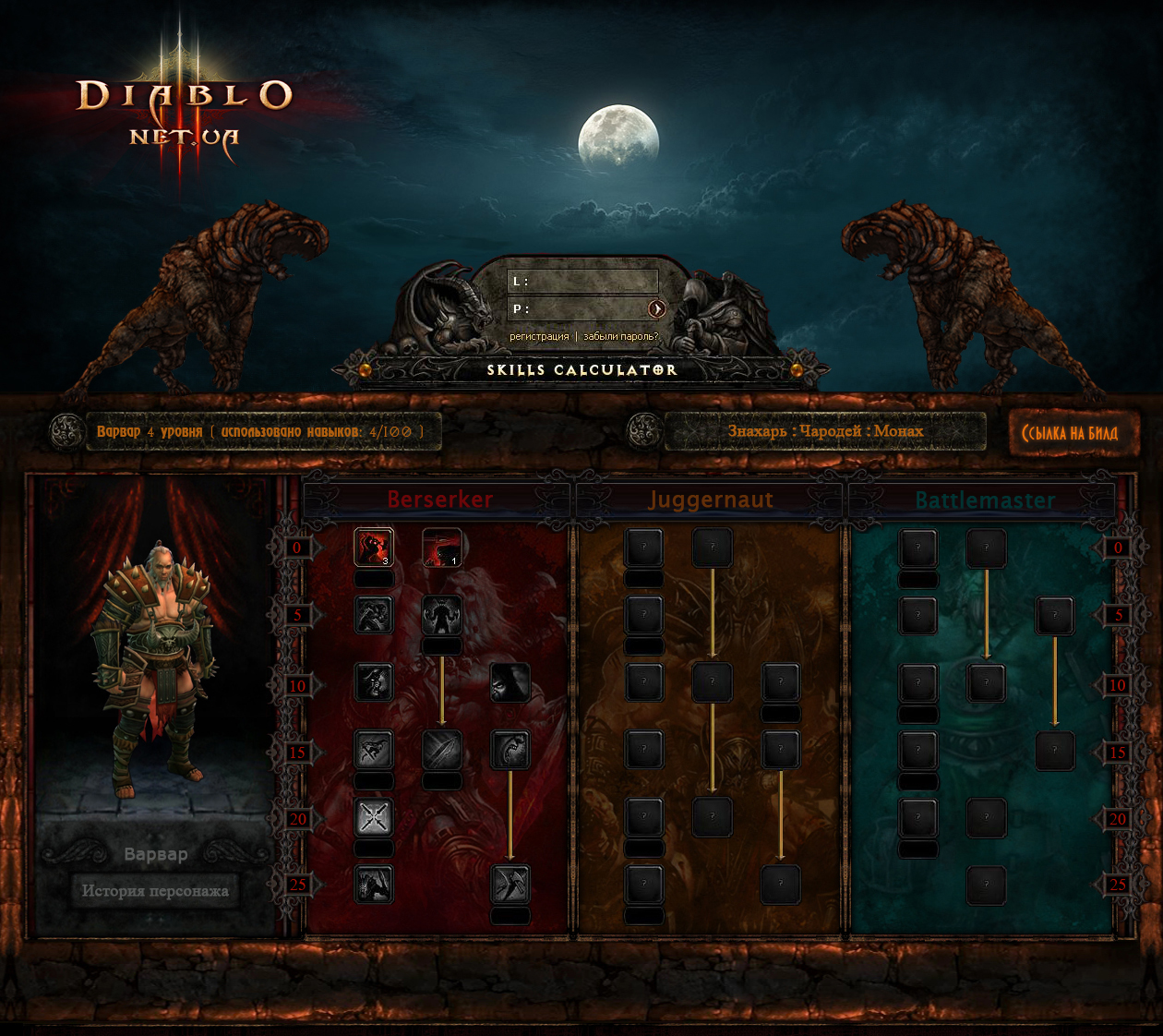The image size is (1163, 1036).
Task: Choose the clawed figure silhouette Berserker skill
Action: [441, 615]
